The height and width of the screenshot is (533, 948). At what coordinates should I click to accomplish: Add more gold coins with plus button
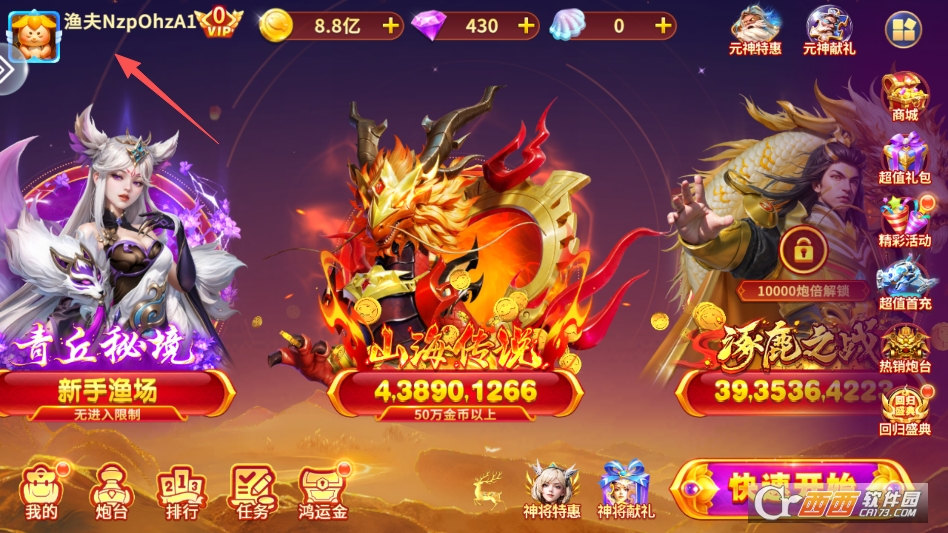click(x=389, y=26)
